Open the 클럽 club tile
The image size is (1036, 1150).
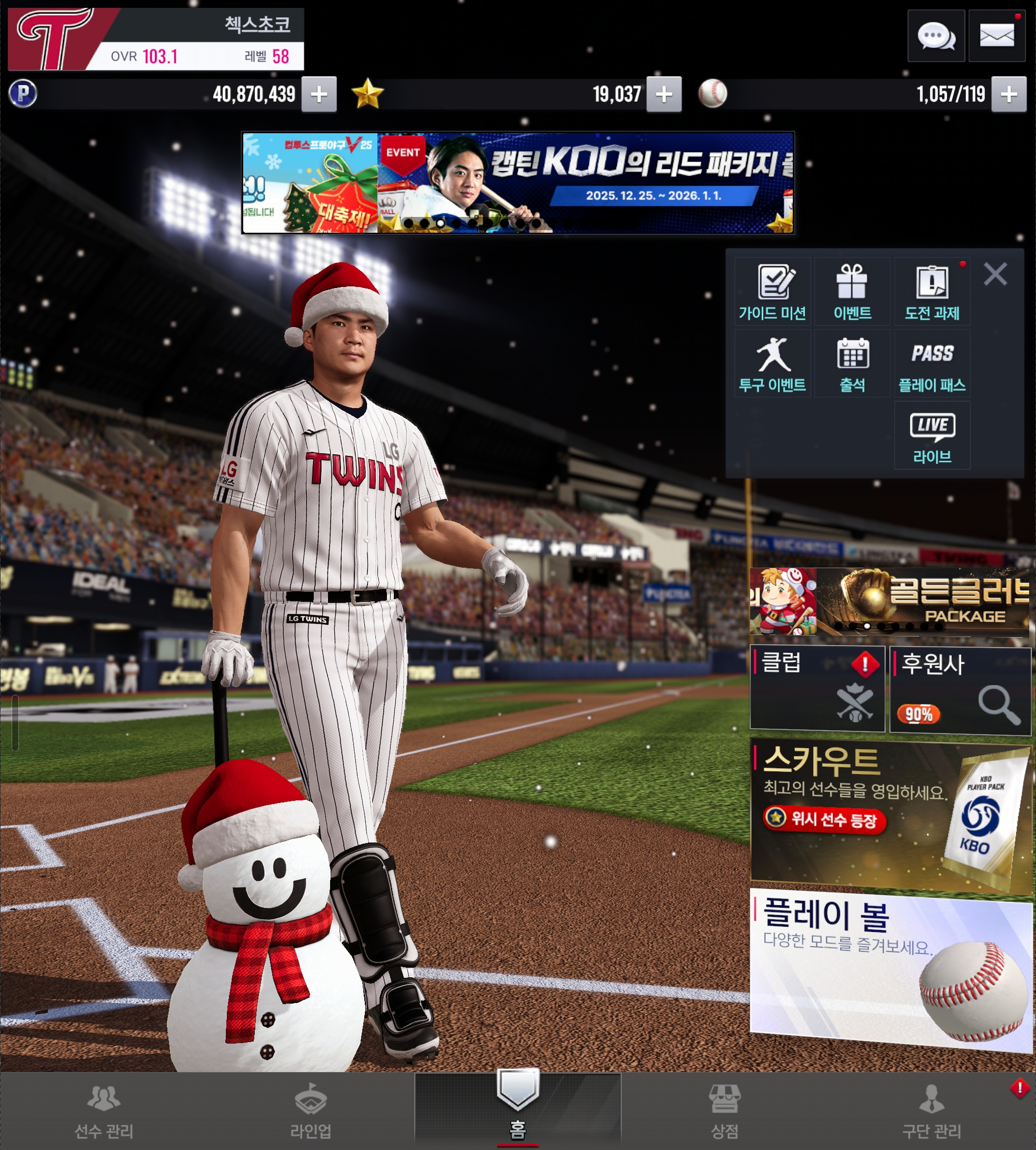point(817,688)
